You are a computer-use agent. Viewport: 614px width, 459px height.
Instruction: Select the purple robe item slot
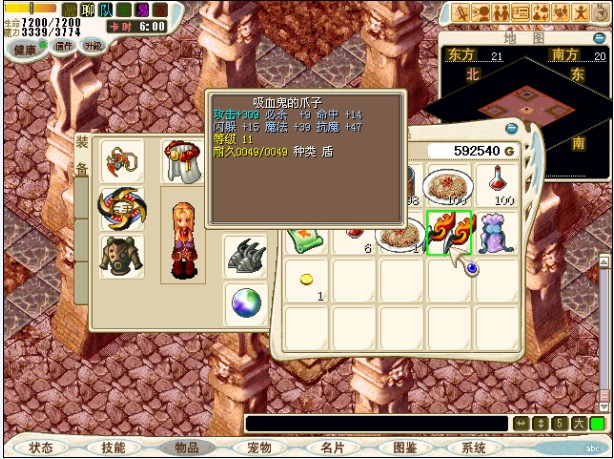pyautogui.click(x=497, y=233)
